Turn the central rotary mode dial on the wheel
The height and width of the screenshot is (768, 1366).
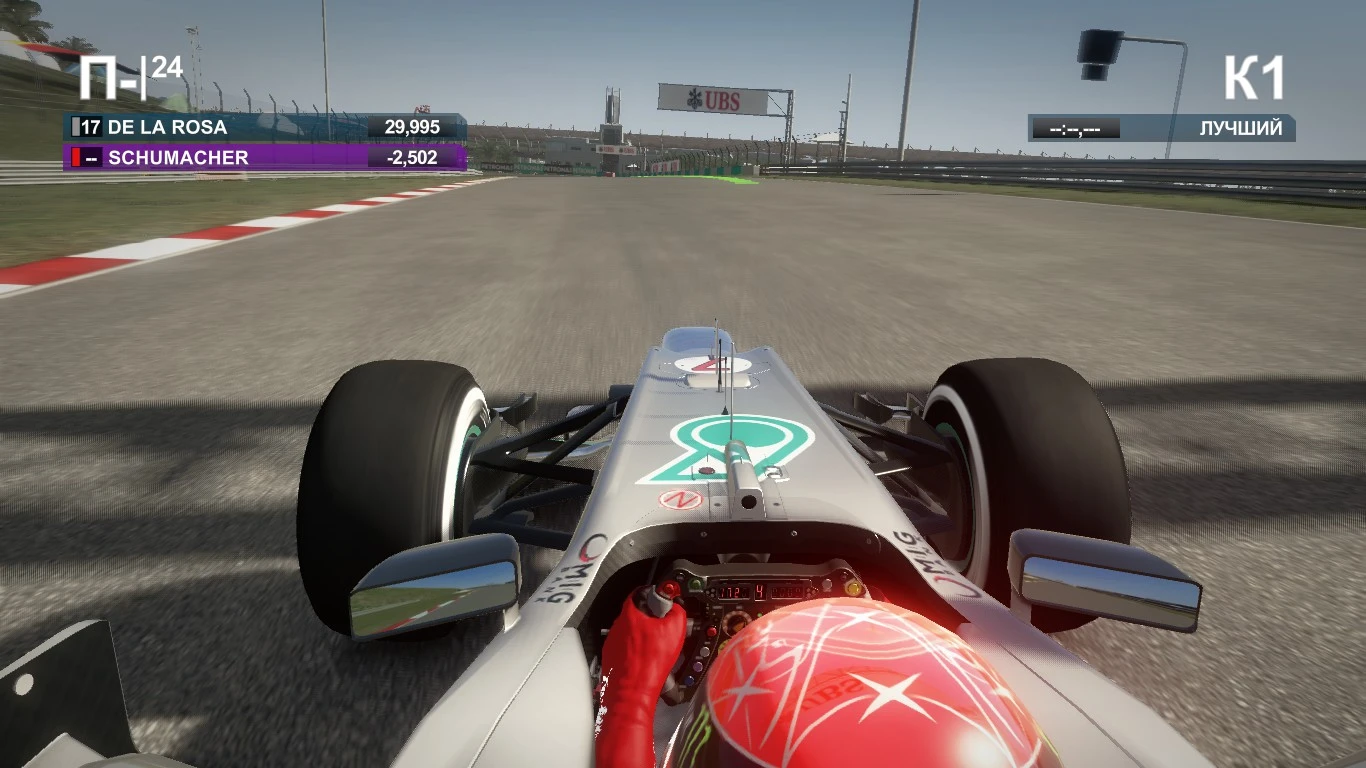(x=737, y=620)
